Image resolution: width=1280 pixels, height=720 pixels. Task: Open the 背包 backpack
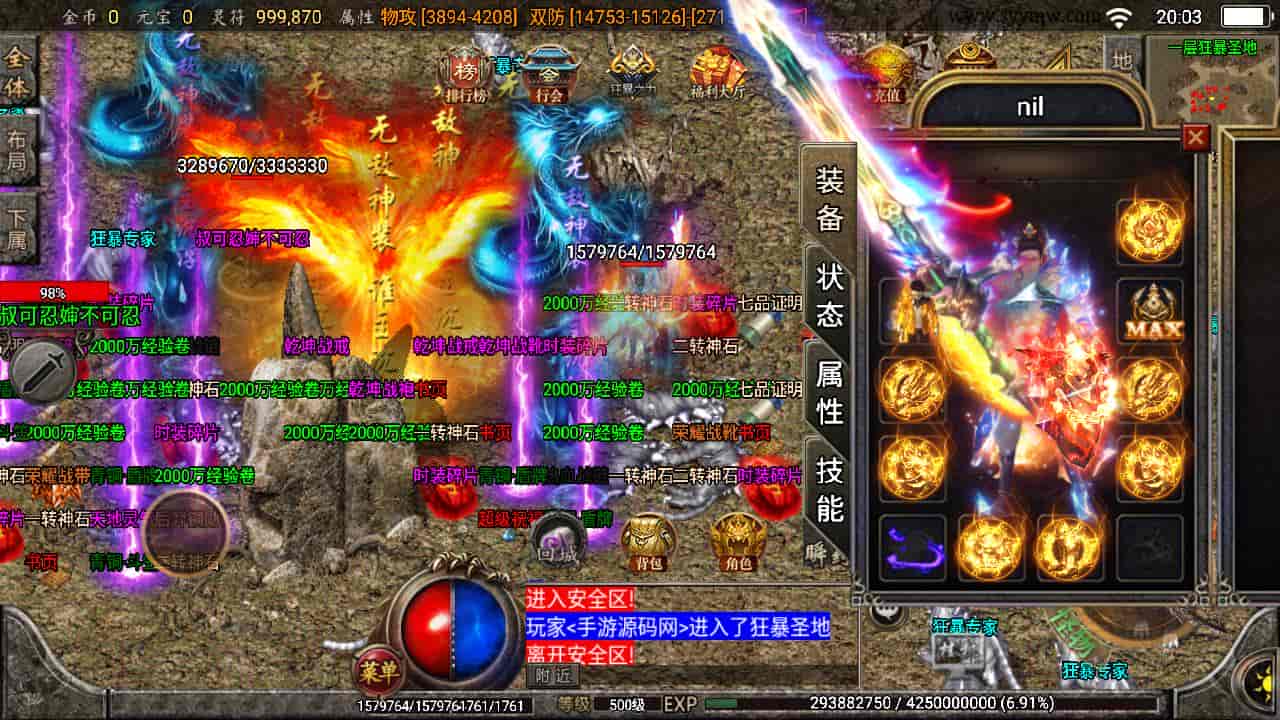point(648,541)
